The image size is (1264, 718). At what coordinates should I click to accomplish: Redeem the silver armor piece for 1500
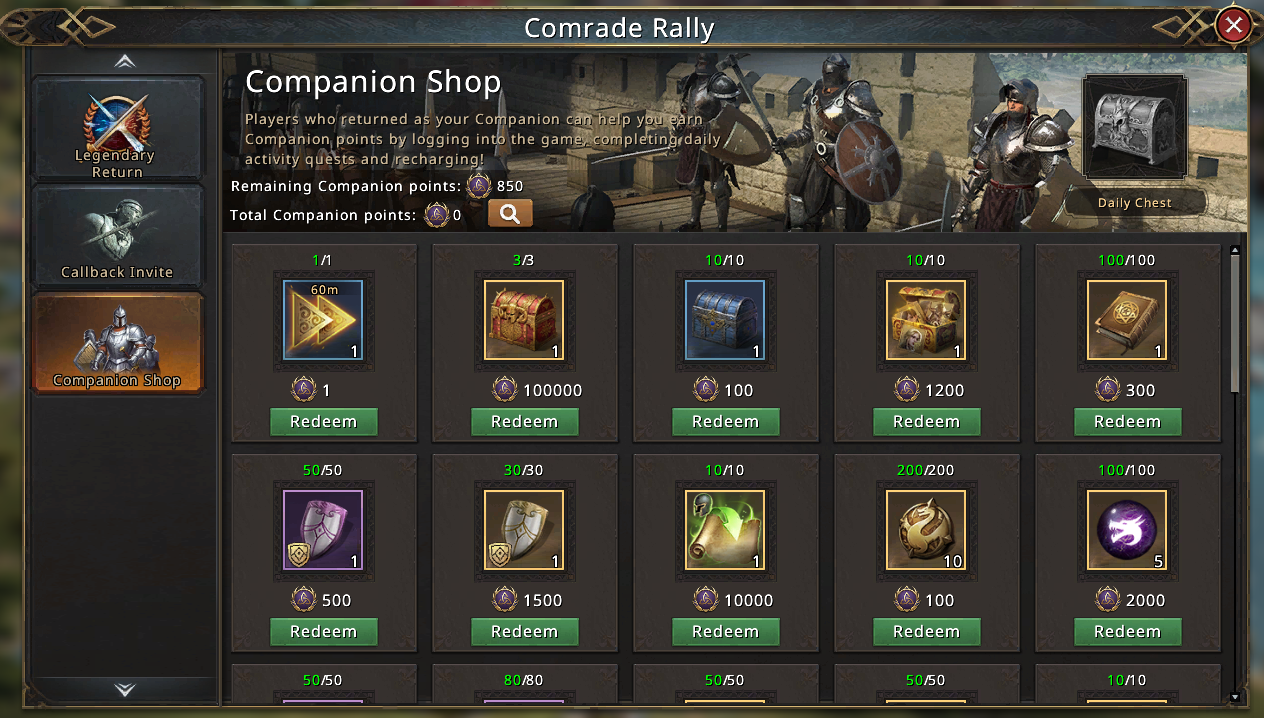(x=524, y=632)
